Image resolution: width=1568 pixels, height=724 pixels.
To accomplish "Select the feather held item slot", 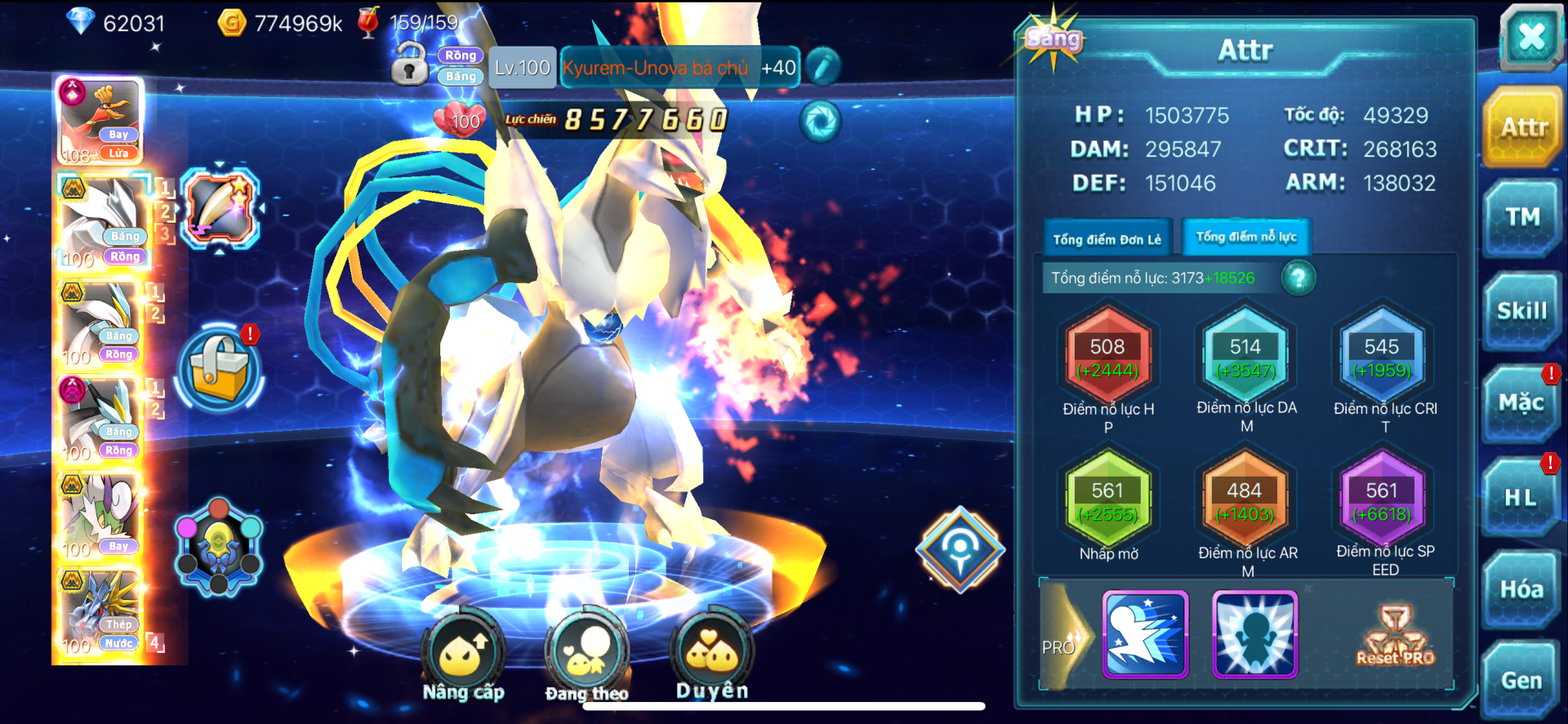I will 219,209.
